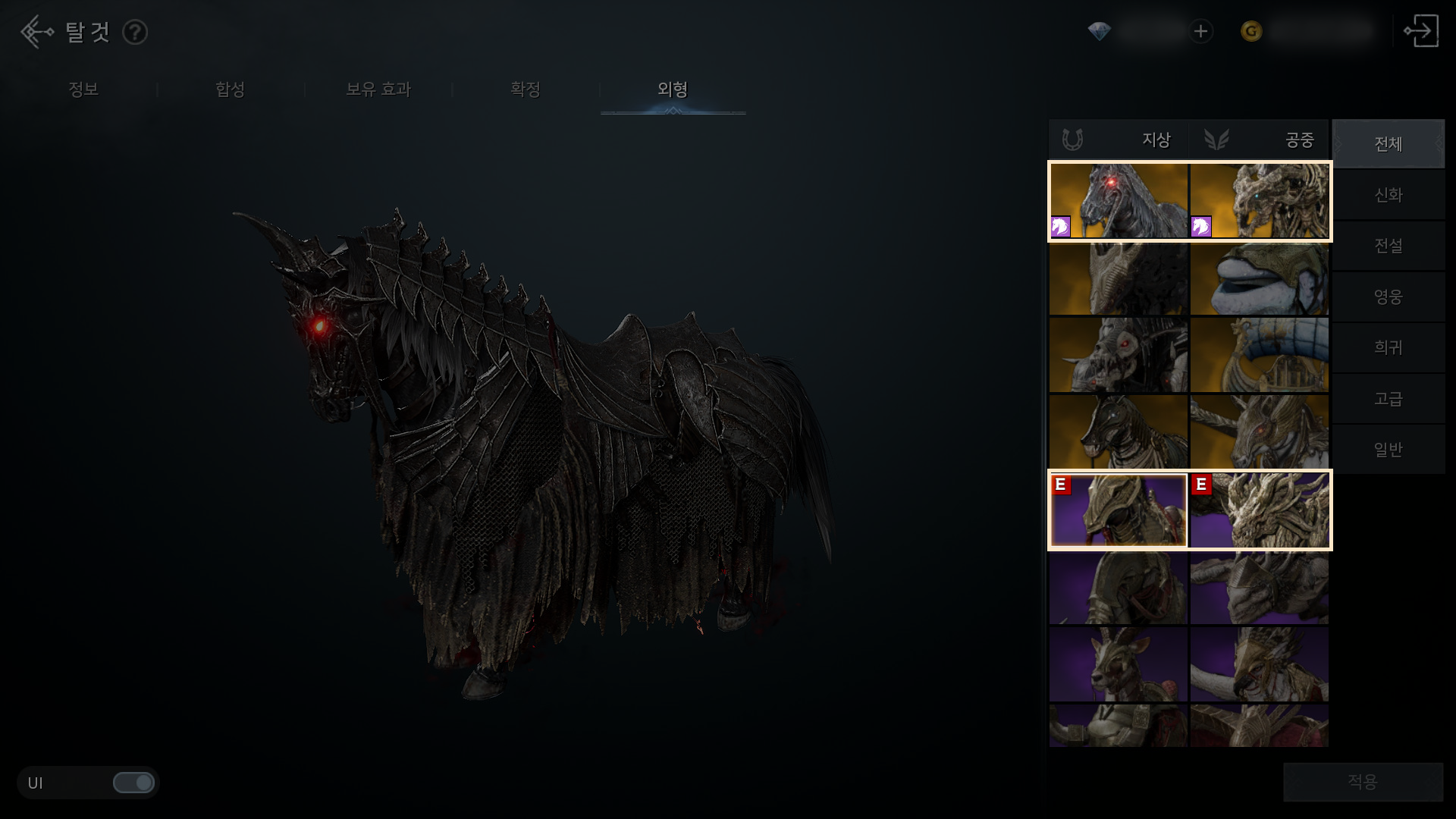Select the 확정 tab
Image resolution: width=1456 pixels, height=819 pixels.
tap(525, 89)
